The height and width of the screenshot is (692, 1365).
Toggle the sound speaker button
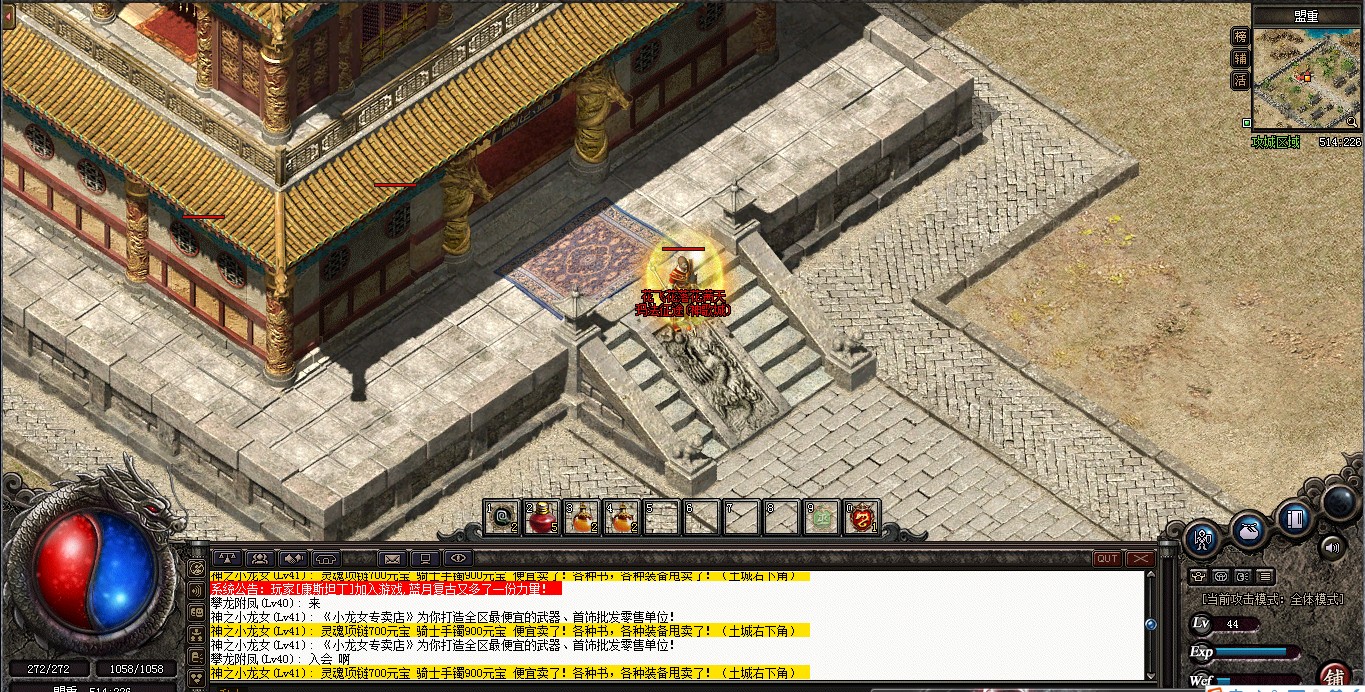(x=1331, y=547)
